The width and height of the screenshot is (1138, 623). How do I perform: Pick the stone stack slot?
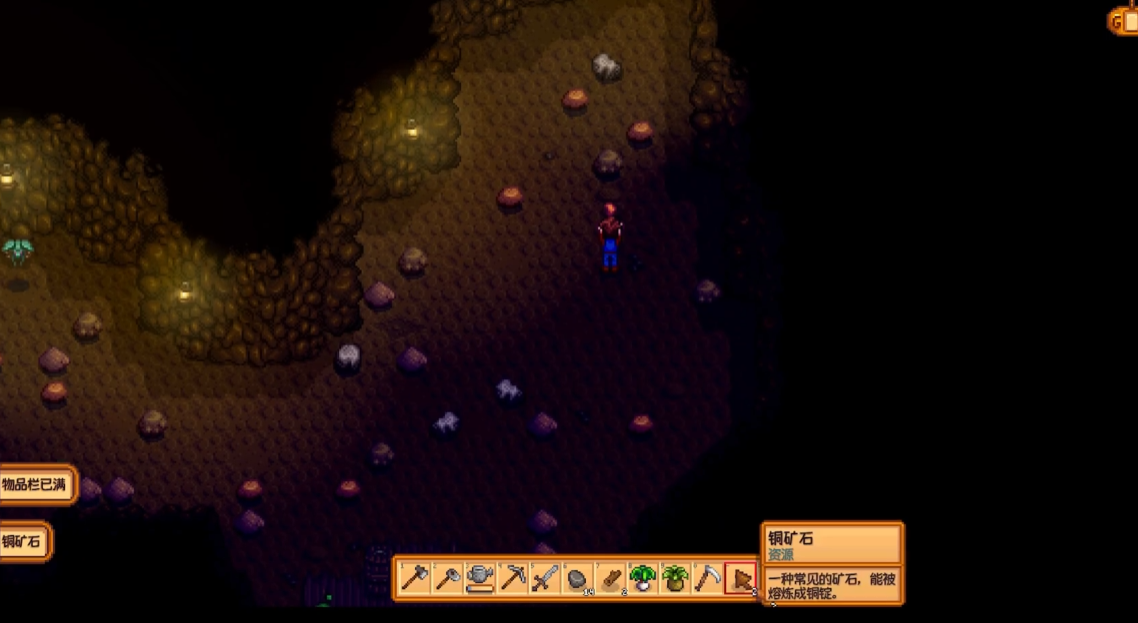[x=577, y=578]
